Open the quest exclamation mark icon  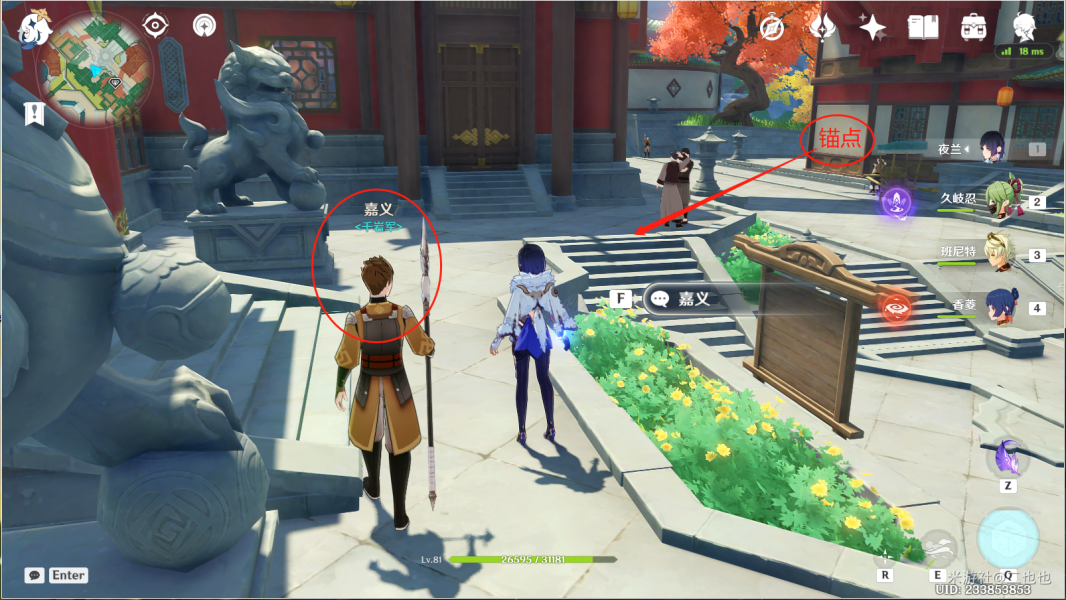35,113
